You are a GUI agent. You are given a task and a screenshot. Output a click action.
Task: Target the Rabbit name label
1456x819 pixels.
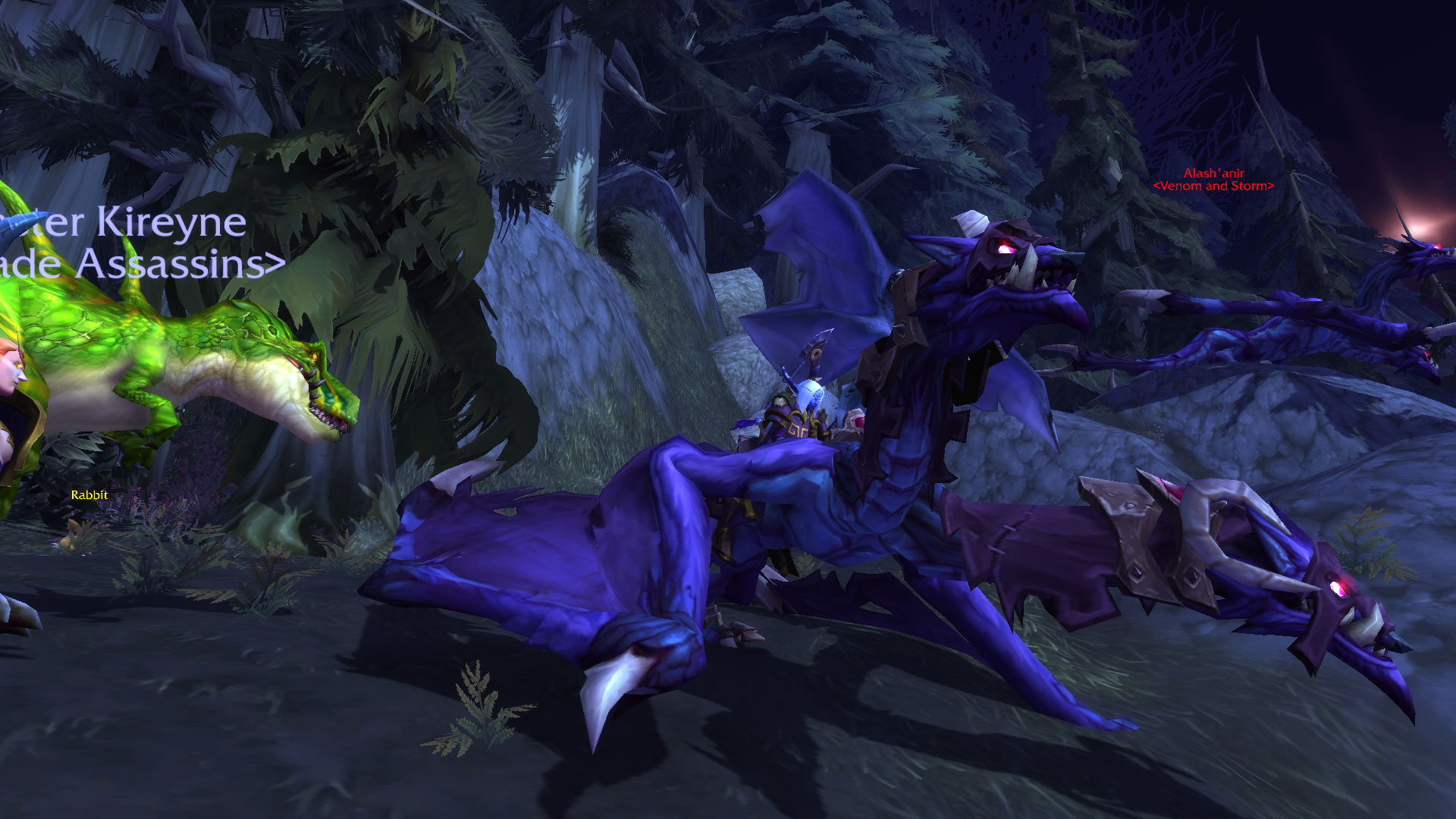pos(89,495)
